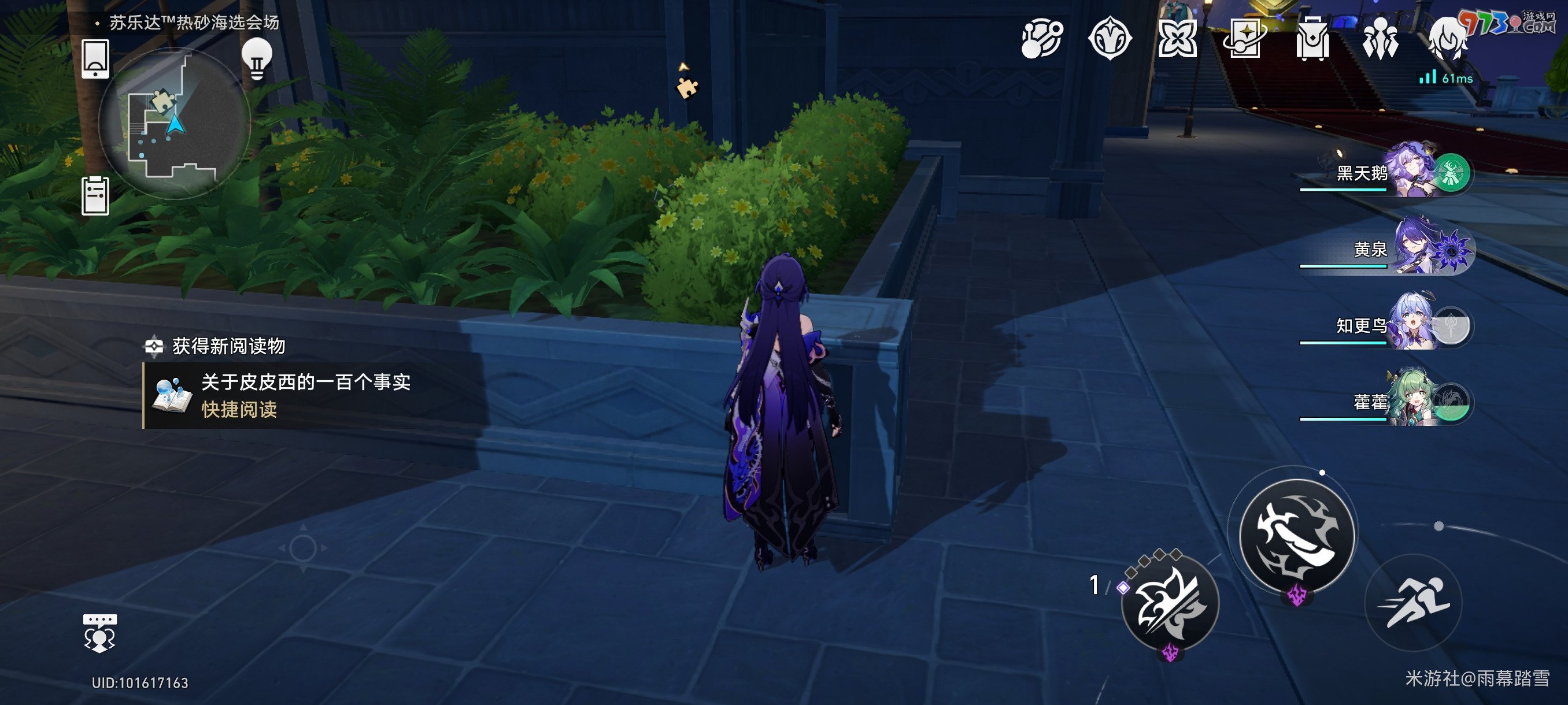The width and height of the screenshot is (1568, 705).
Task: Activate the sprint running icon
Action: click(x=1414, y=602)
